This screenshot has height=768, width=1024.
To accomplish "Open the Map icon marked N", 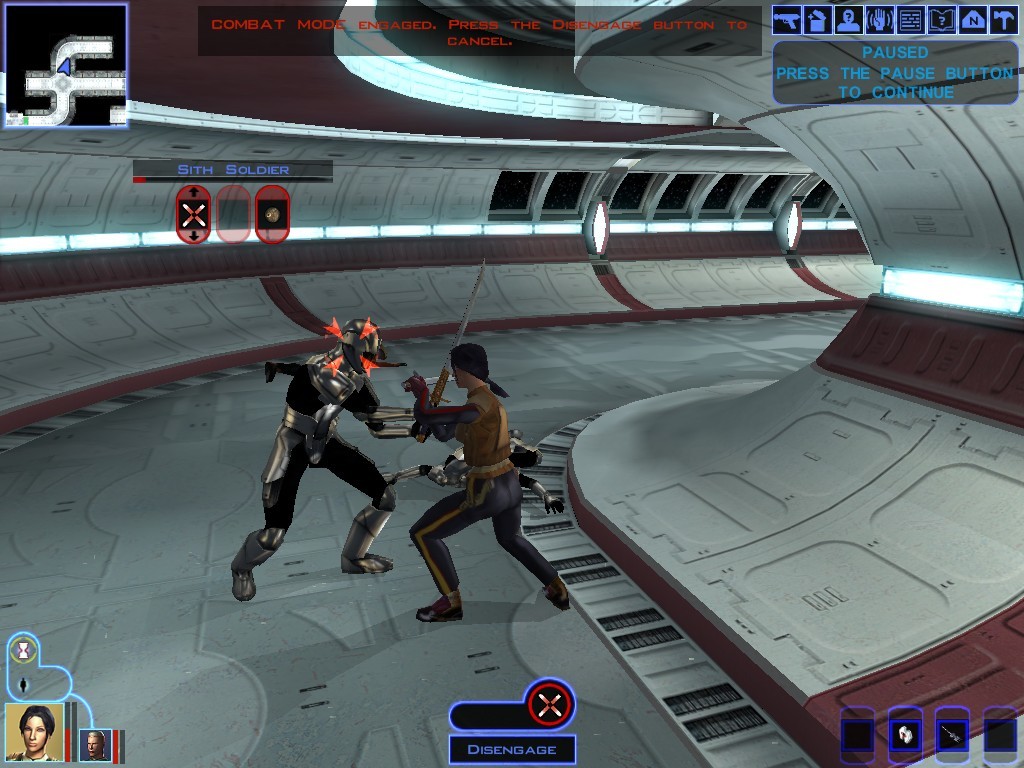I will (973, 19).
